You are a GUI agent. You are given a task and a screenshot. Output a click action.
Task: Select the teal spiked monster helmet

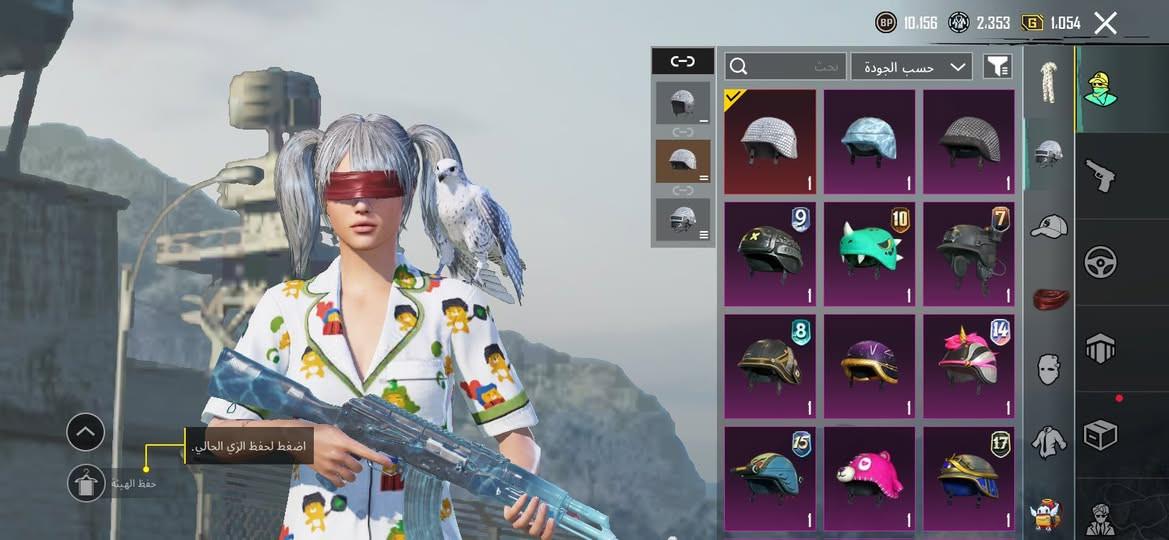tap(869, 254)
